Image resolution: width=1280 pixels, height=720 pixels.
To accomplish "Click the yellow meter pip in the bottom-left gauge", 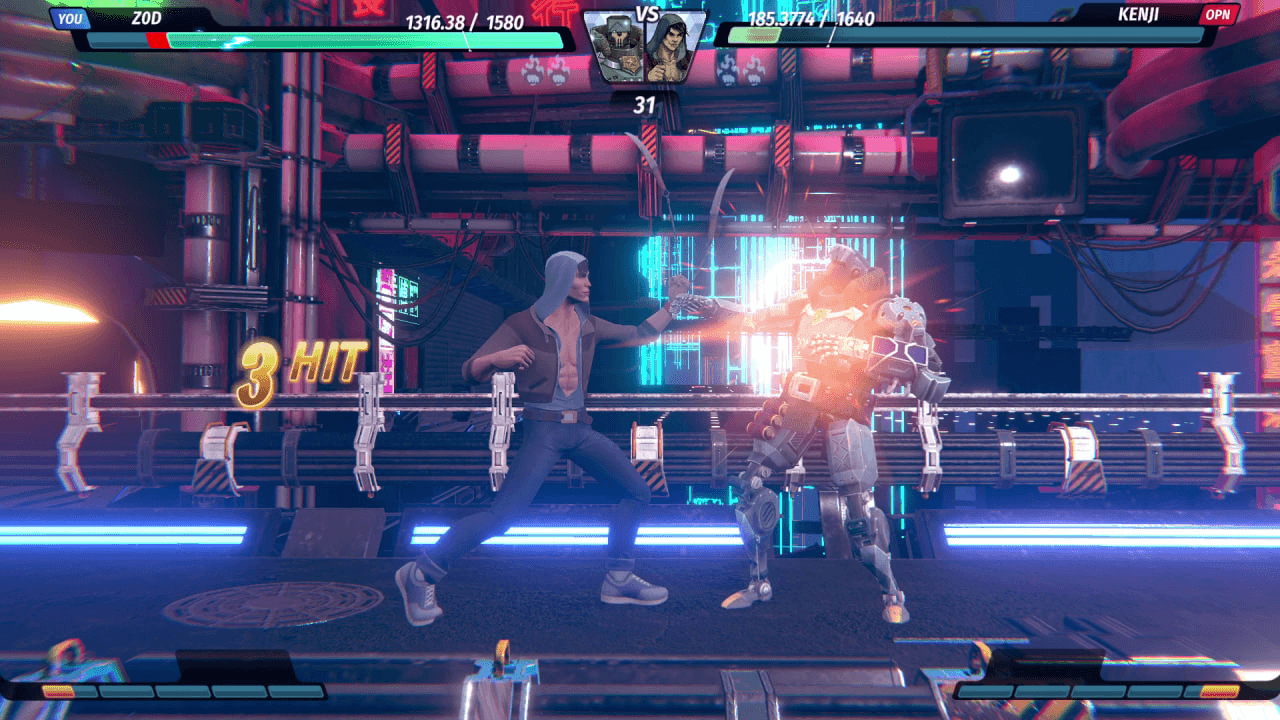I will tap(58, 691).
